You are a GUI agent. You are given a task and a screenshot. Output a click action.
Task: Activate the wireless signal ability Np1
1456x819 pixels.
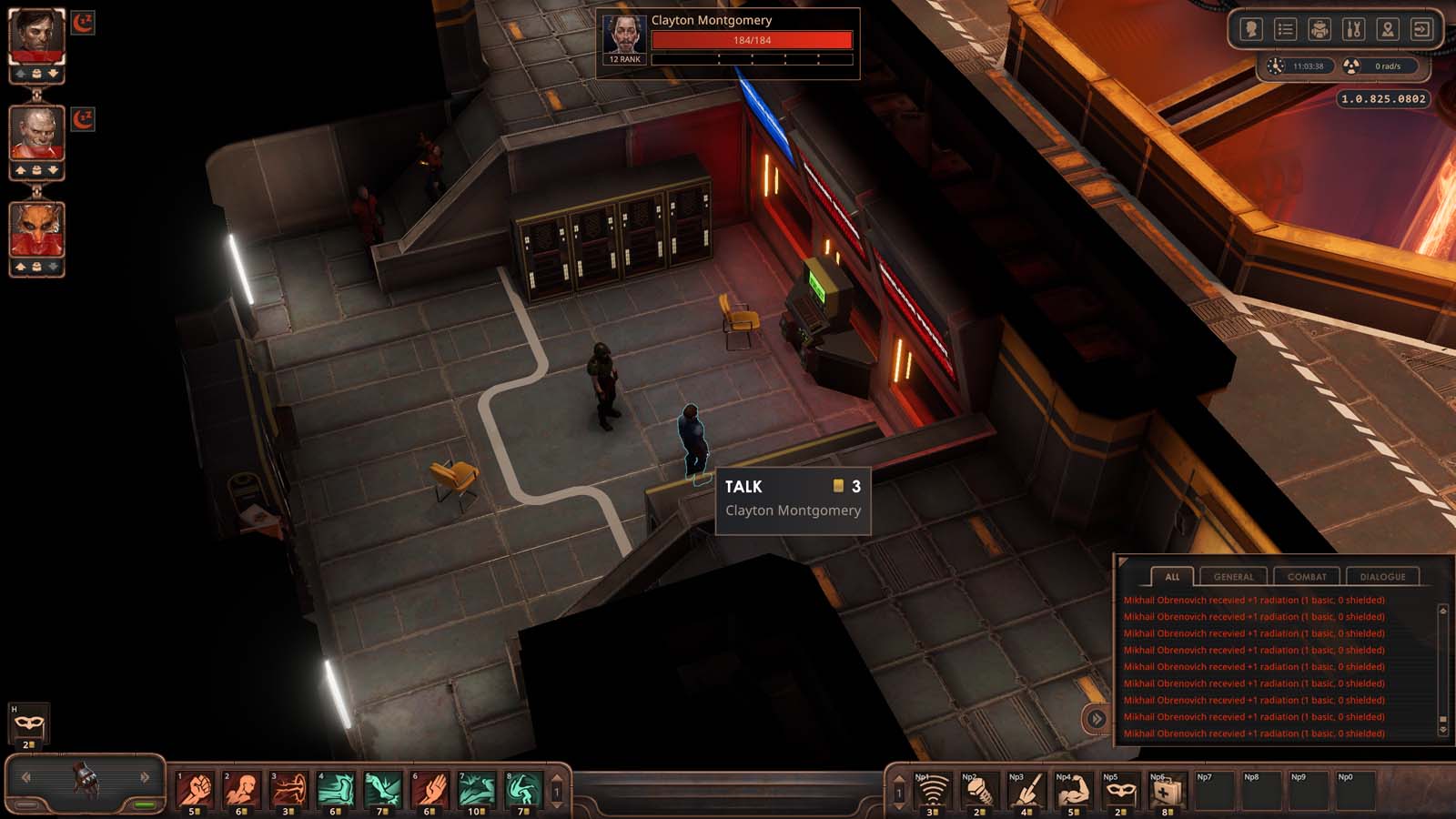[x=931, y=790]
